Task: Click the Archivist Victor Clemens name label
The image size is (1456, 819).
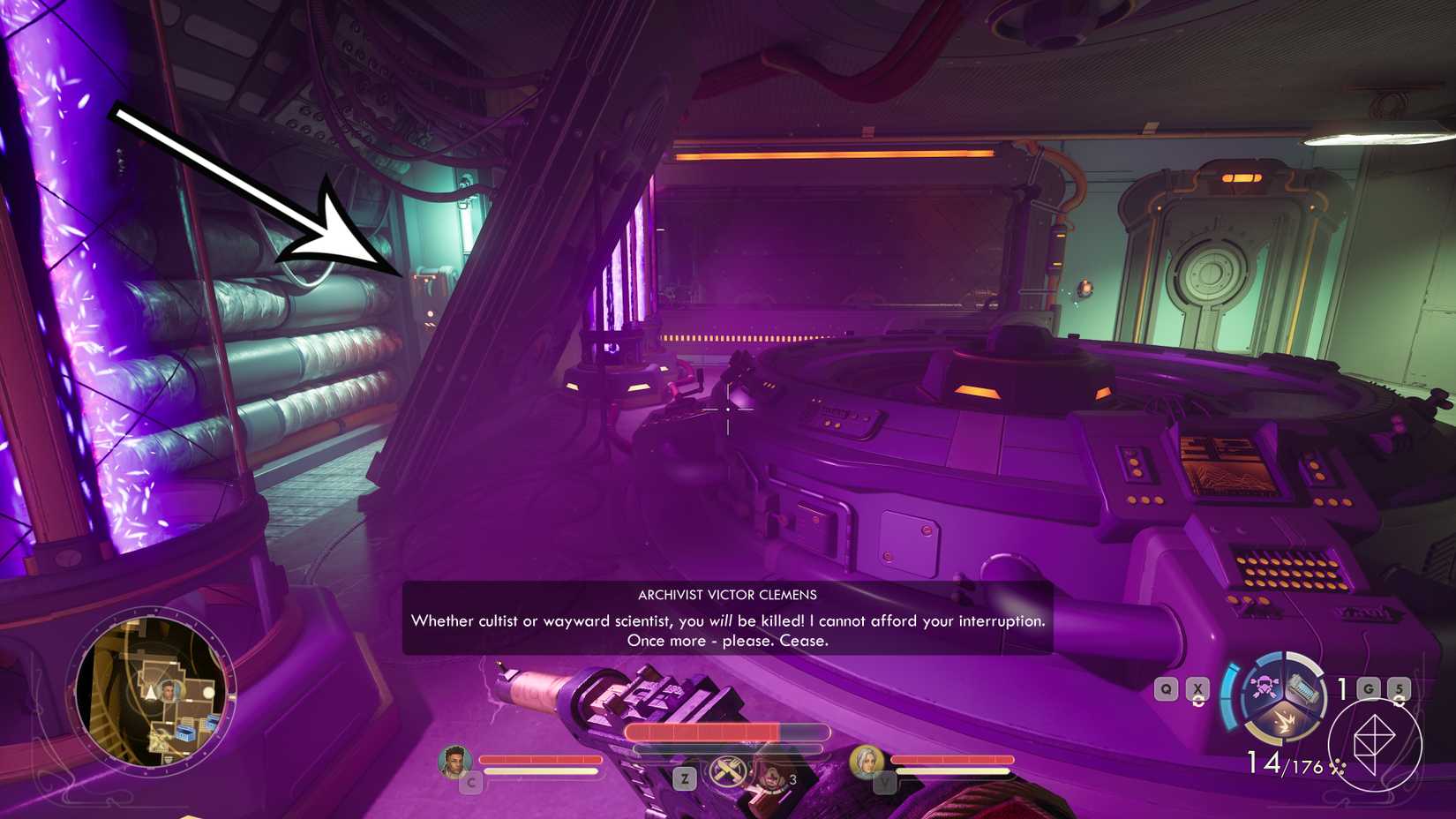Action: pos(727,594)
